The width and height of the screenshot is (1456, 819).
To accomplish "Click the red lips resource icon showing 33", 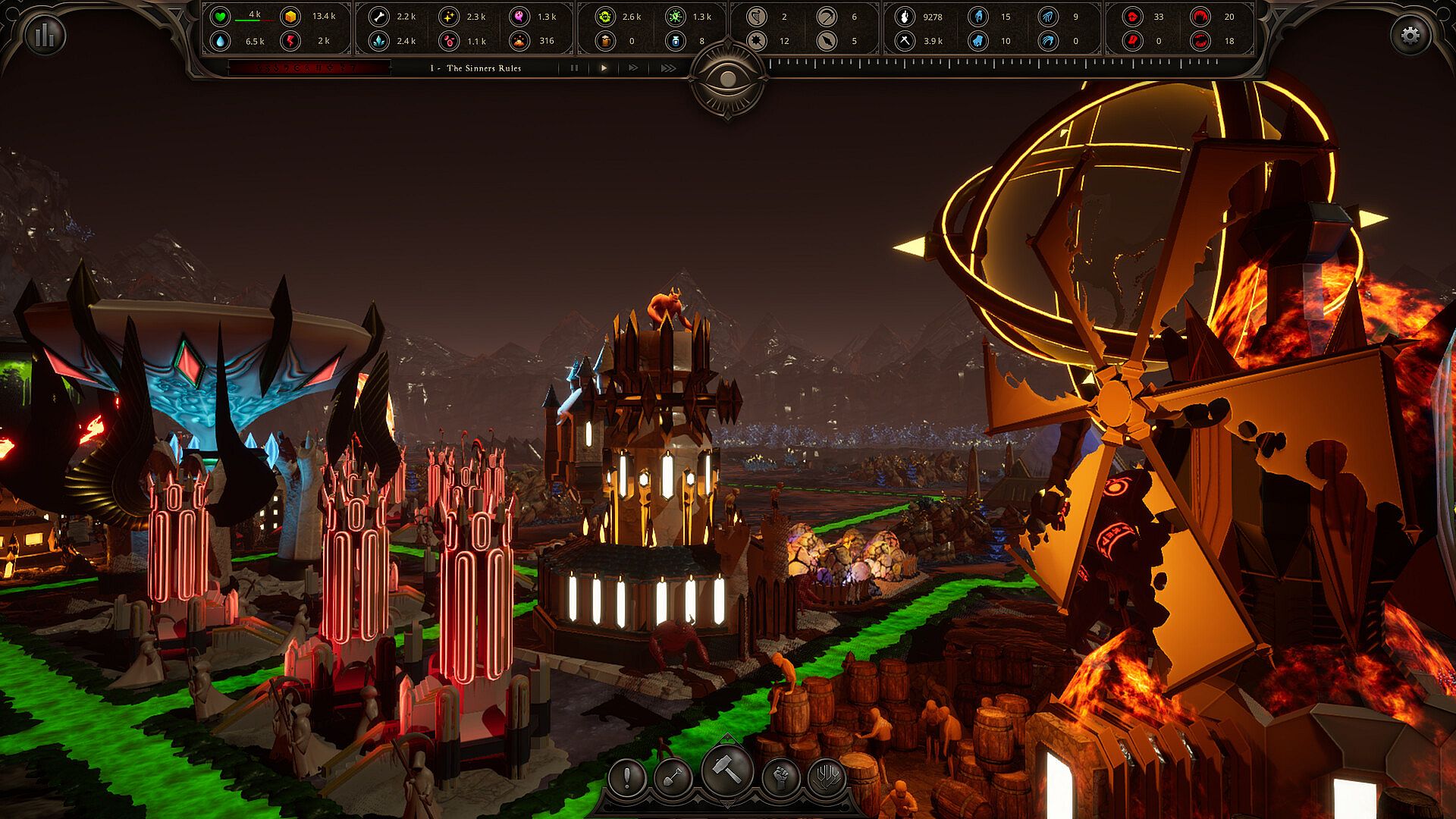I will 1132,17.
